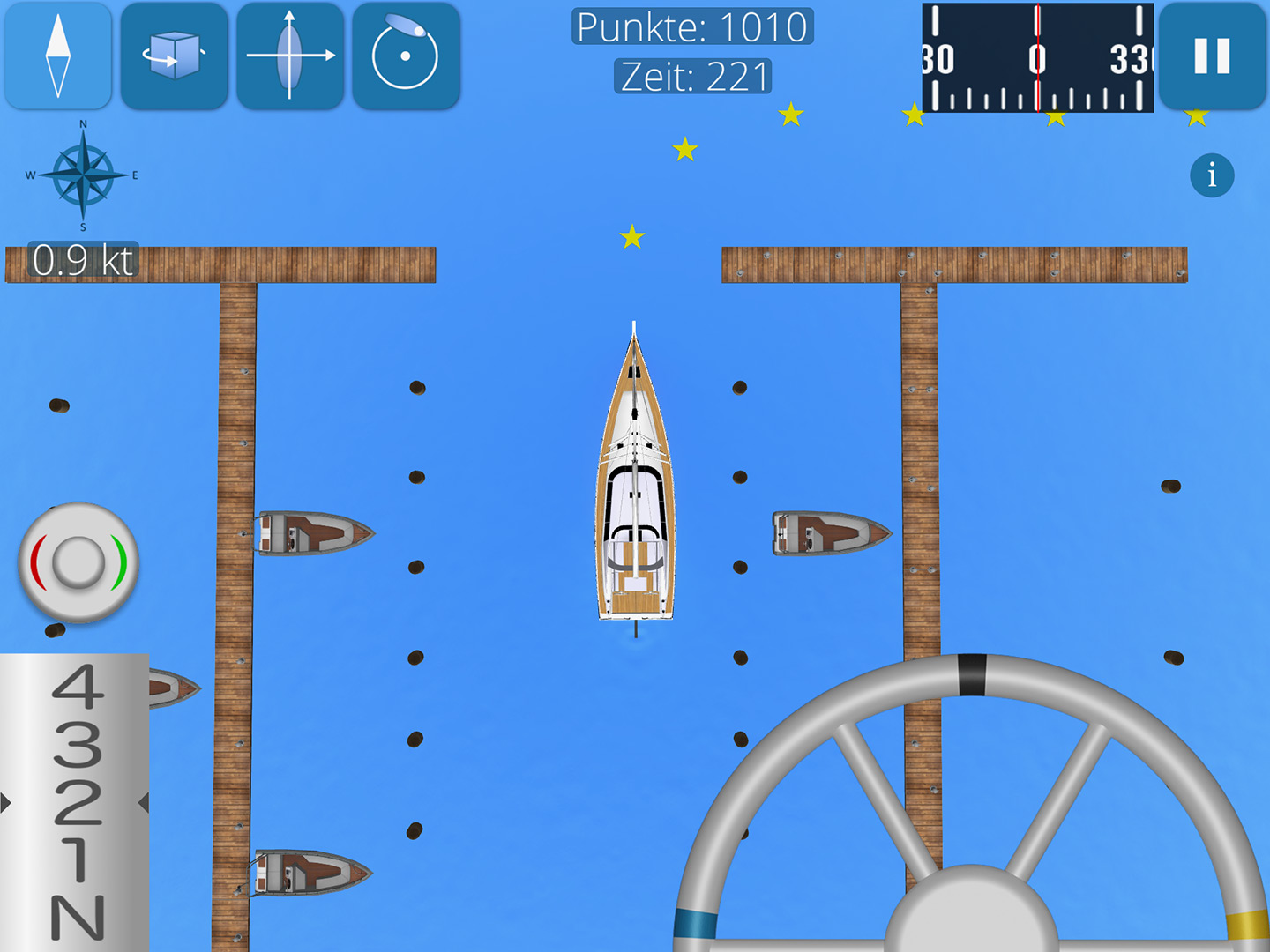Open the info panel with the i icon
The width and height of the screenshot is (1270, 952).
[x=1212, y=175]
